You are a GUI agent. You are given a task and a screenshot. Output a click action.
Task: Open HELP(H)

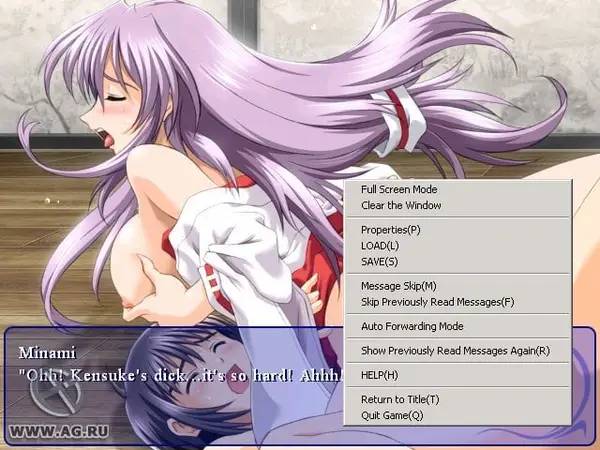[379, 375]
